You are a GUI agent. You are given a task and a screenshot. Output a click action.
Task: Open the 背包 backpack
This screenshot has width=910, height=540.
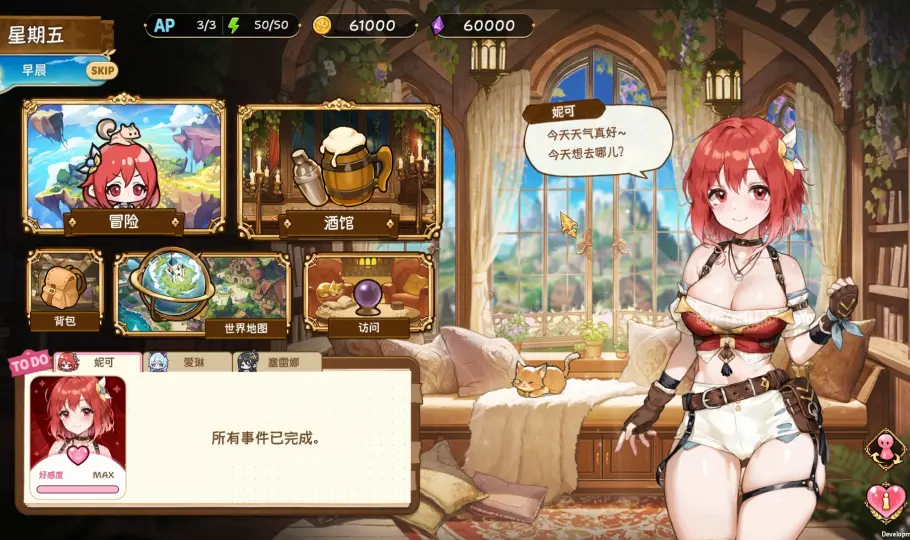[x=64, y=291]
